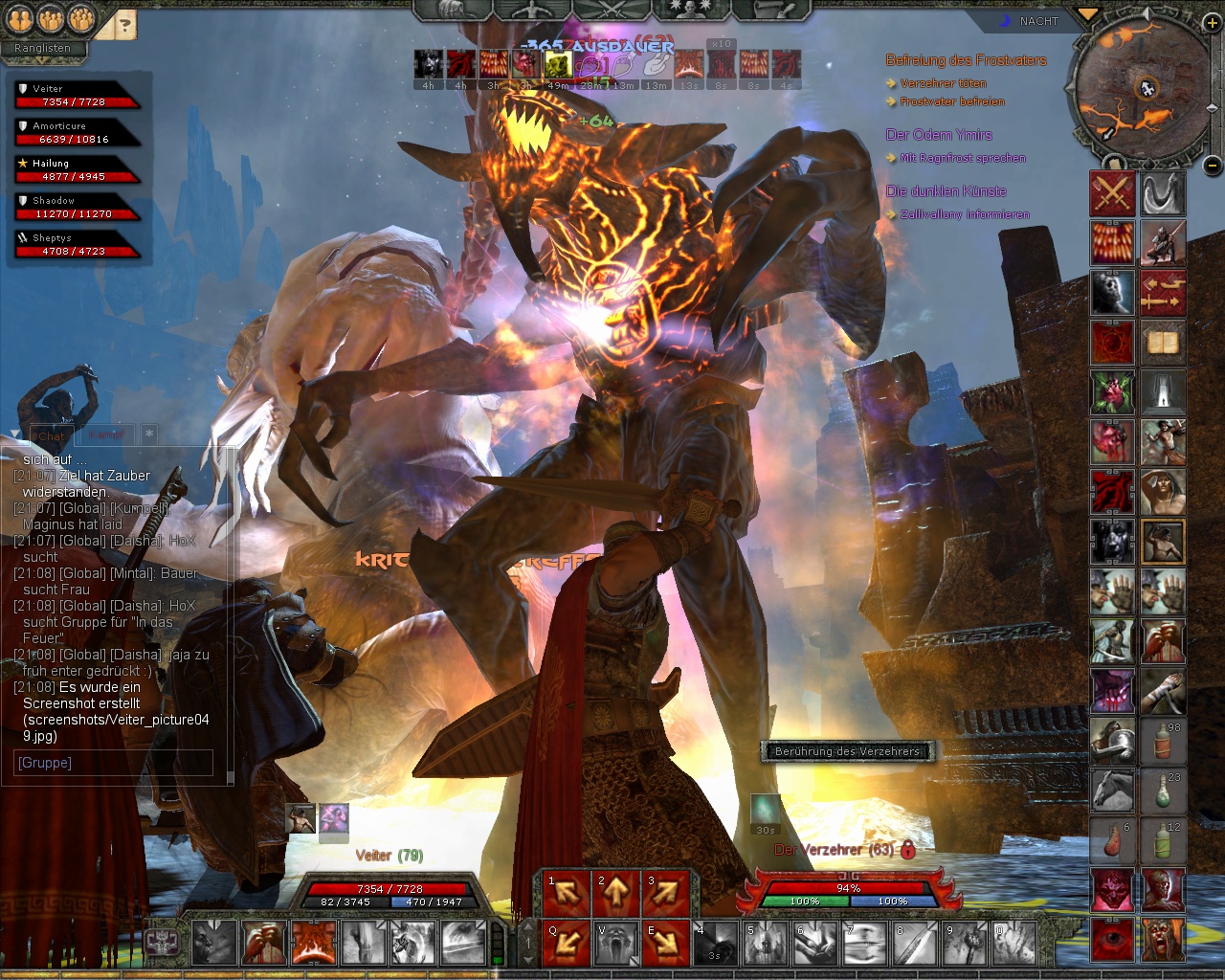Viewport: 1225px width, 980px height.
Task: Open the quest 'Befreiung des Frostvaters' tracker entry
Action: coord(966,60)
